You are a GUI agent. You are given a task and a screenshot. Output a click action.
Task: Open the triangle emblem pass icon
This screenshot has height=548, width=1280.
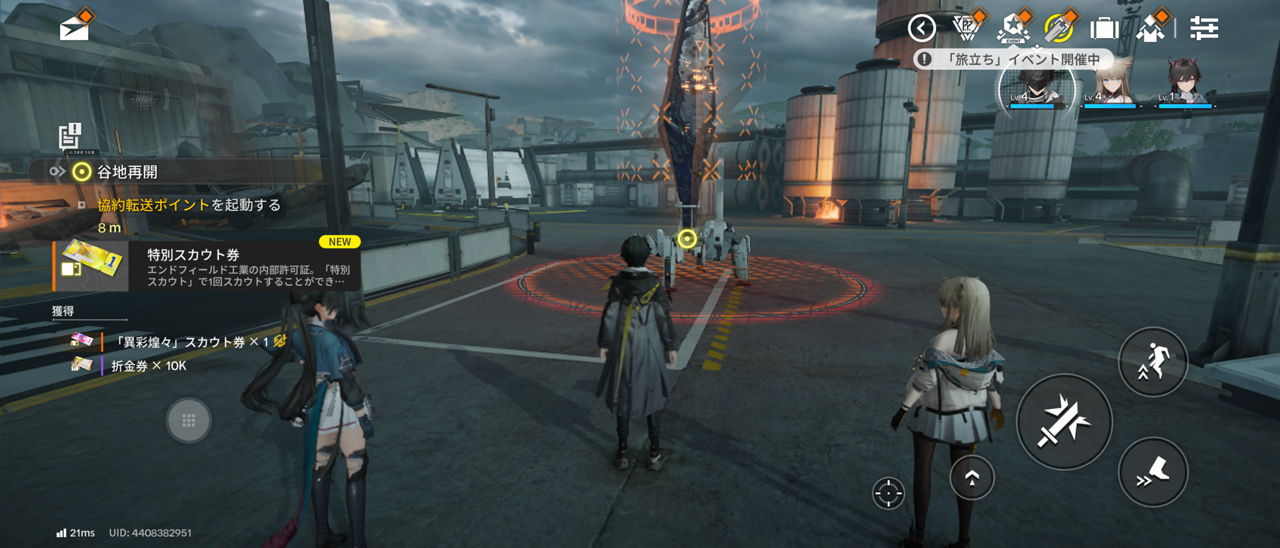966,28
